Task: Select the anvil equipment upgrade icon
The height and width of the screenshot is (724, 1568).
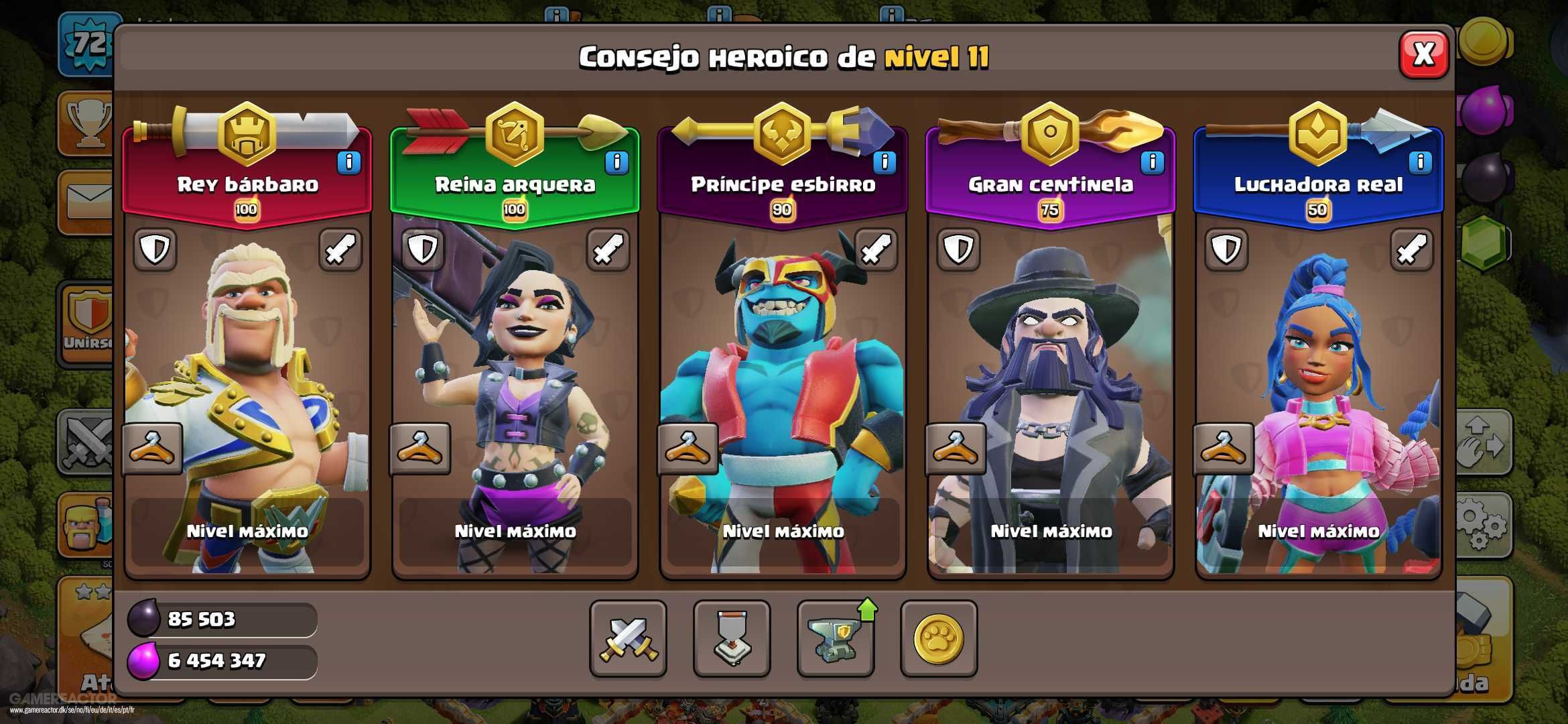Action: pyautogui.click(x=835, y=640)
